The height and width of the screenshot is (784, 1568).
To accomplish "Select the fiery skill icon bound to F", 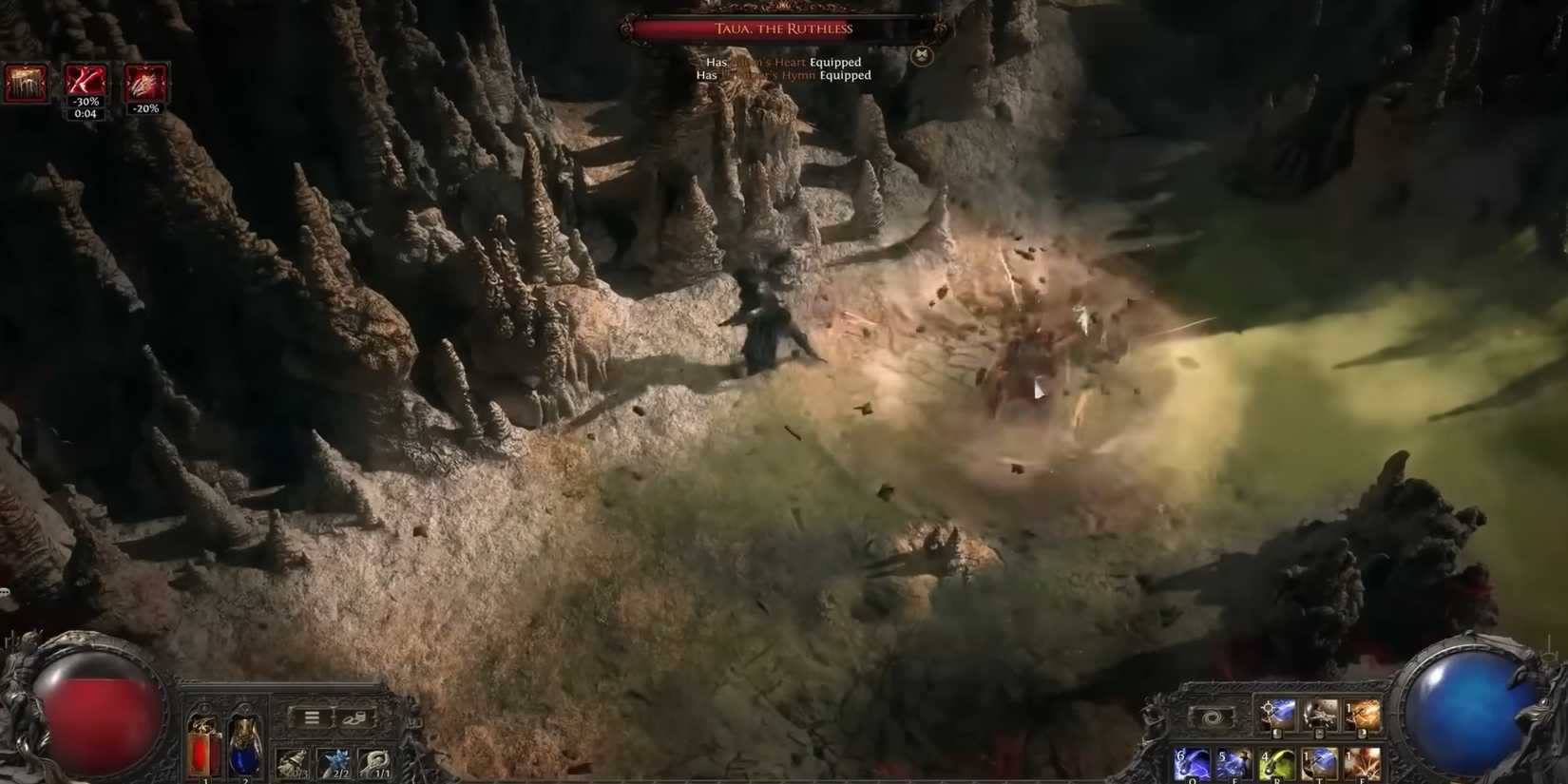I will [1363, 761].
